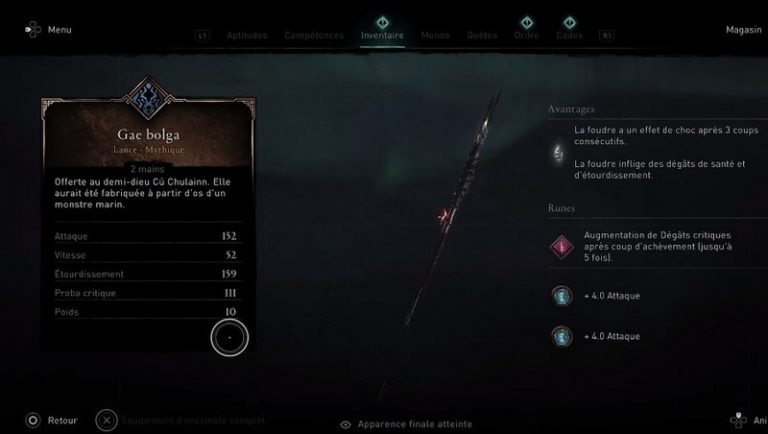Open the Menu at top left

[49, 29]
